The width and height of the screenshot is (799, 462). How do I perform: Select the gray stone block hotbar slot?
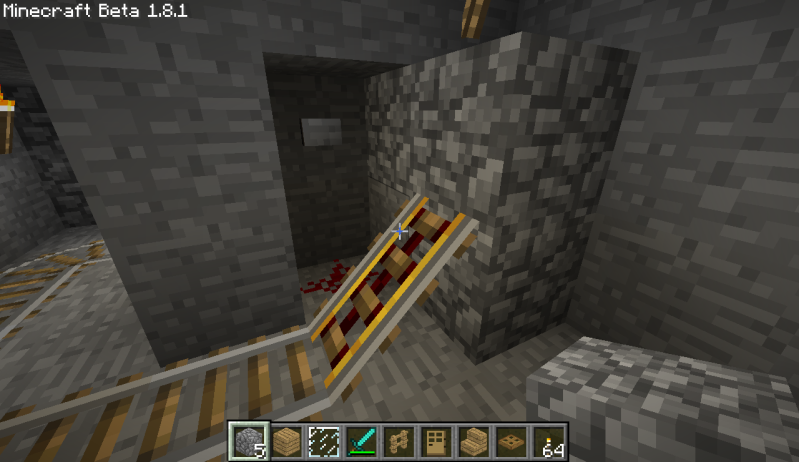(x=244, y=440)
